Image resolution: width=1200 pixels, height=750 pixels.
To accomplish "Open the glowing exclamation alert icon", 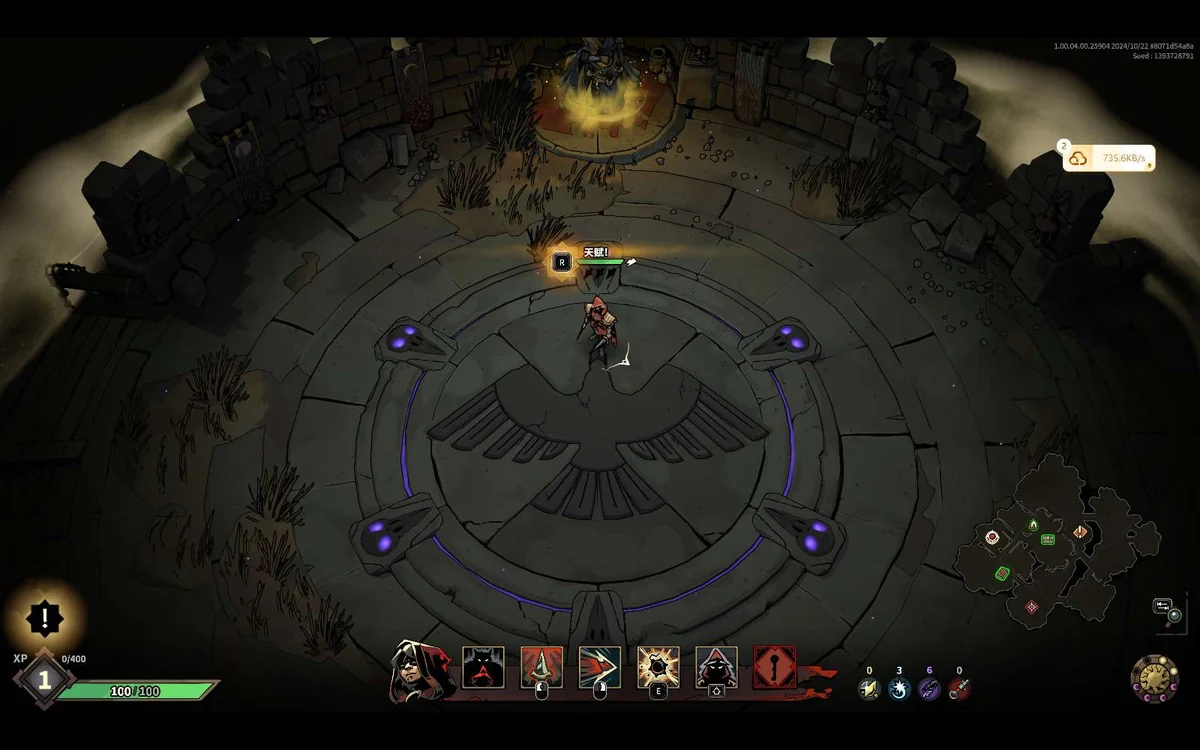I will point(44,618).
